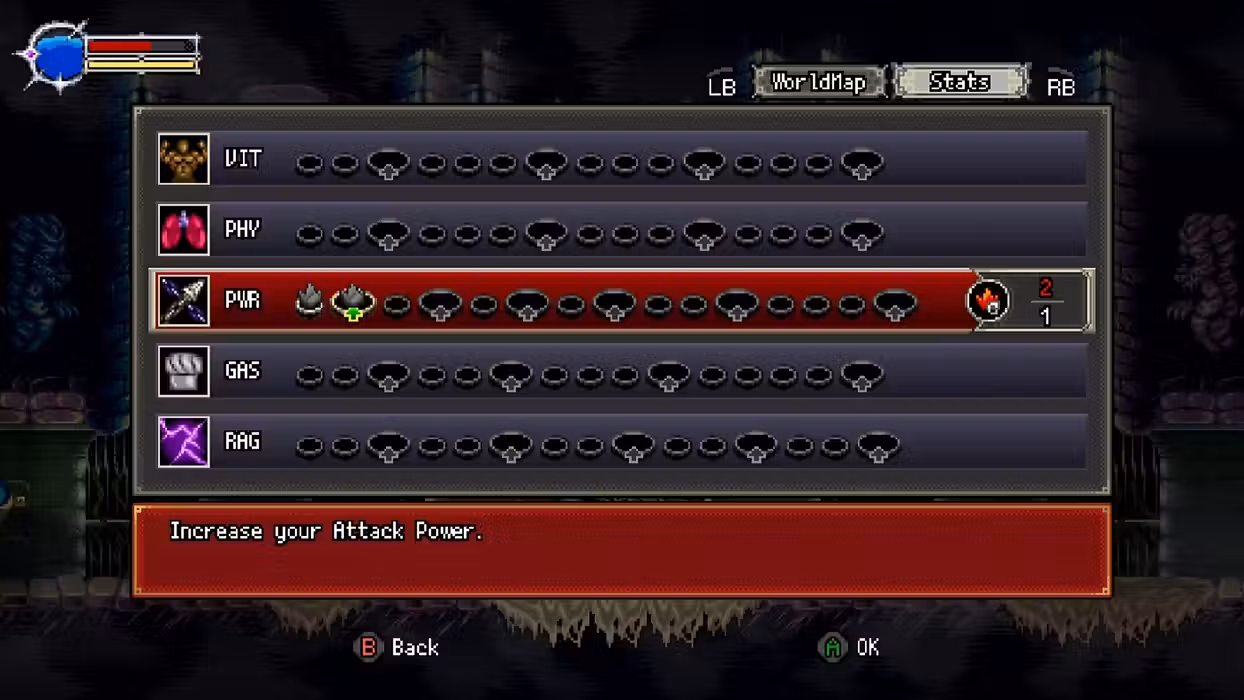Open the Stats tab
The image size is (1244, 700).
point(959,82)
